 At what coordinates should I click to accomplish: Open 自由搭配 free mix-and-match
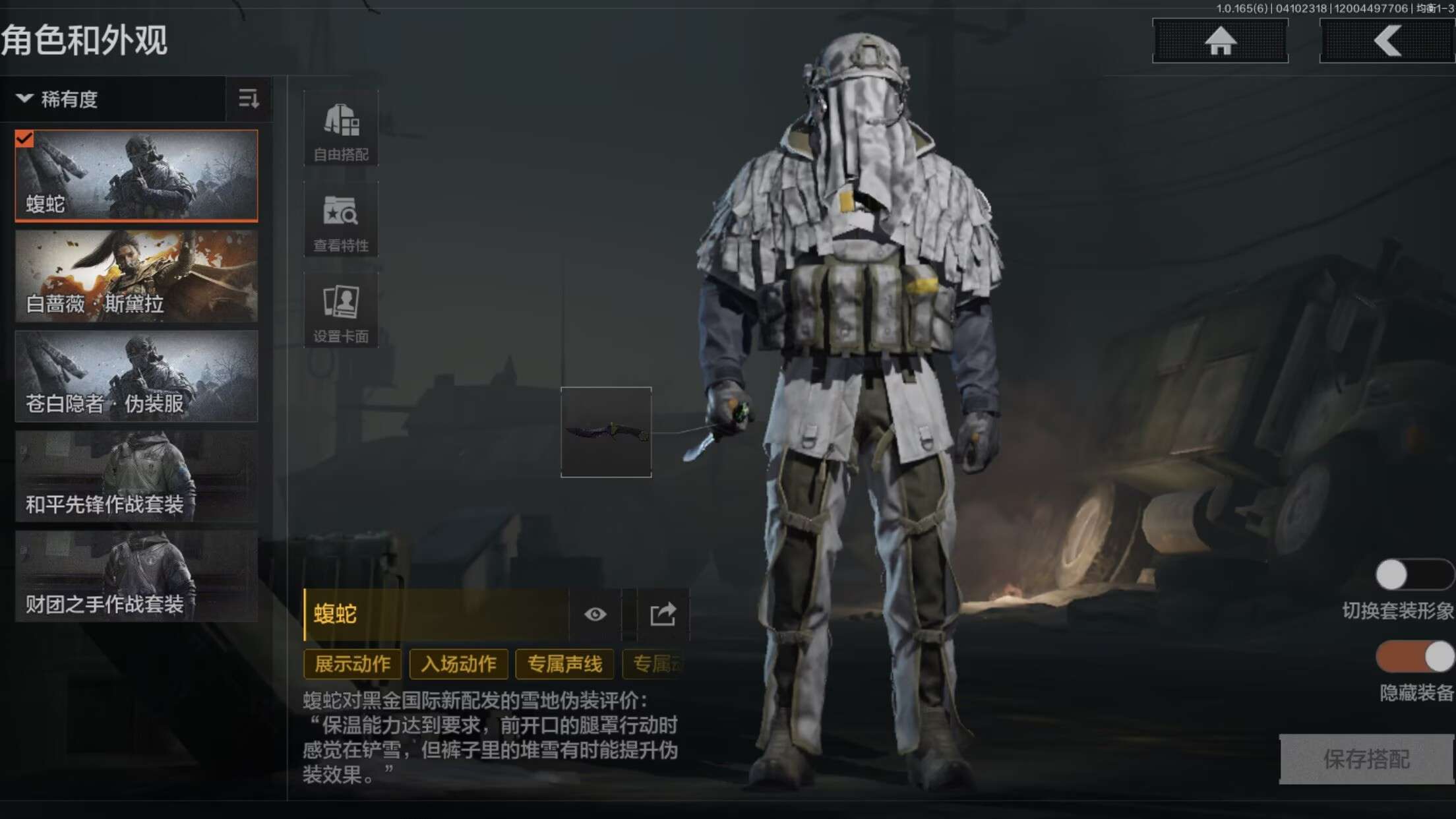click(341, 129)
